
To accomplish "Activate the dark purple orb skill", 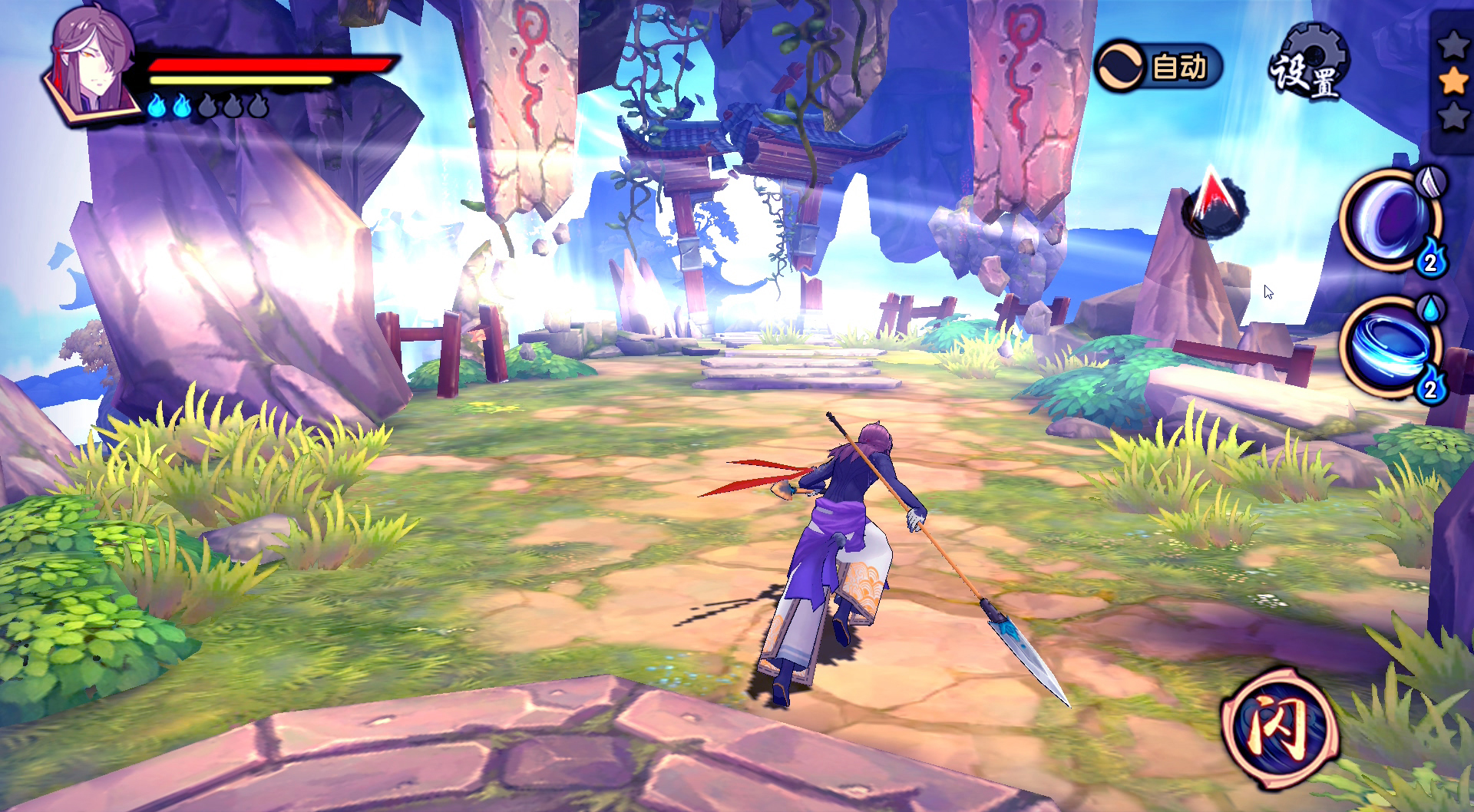I will click(x=1391, y=219).
